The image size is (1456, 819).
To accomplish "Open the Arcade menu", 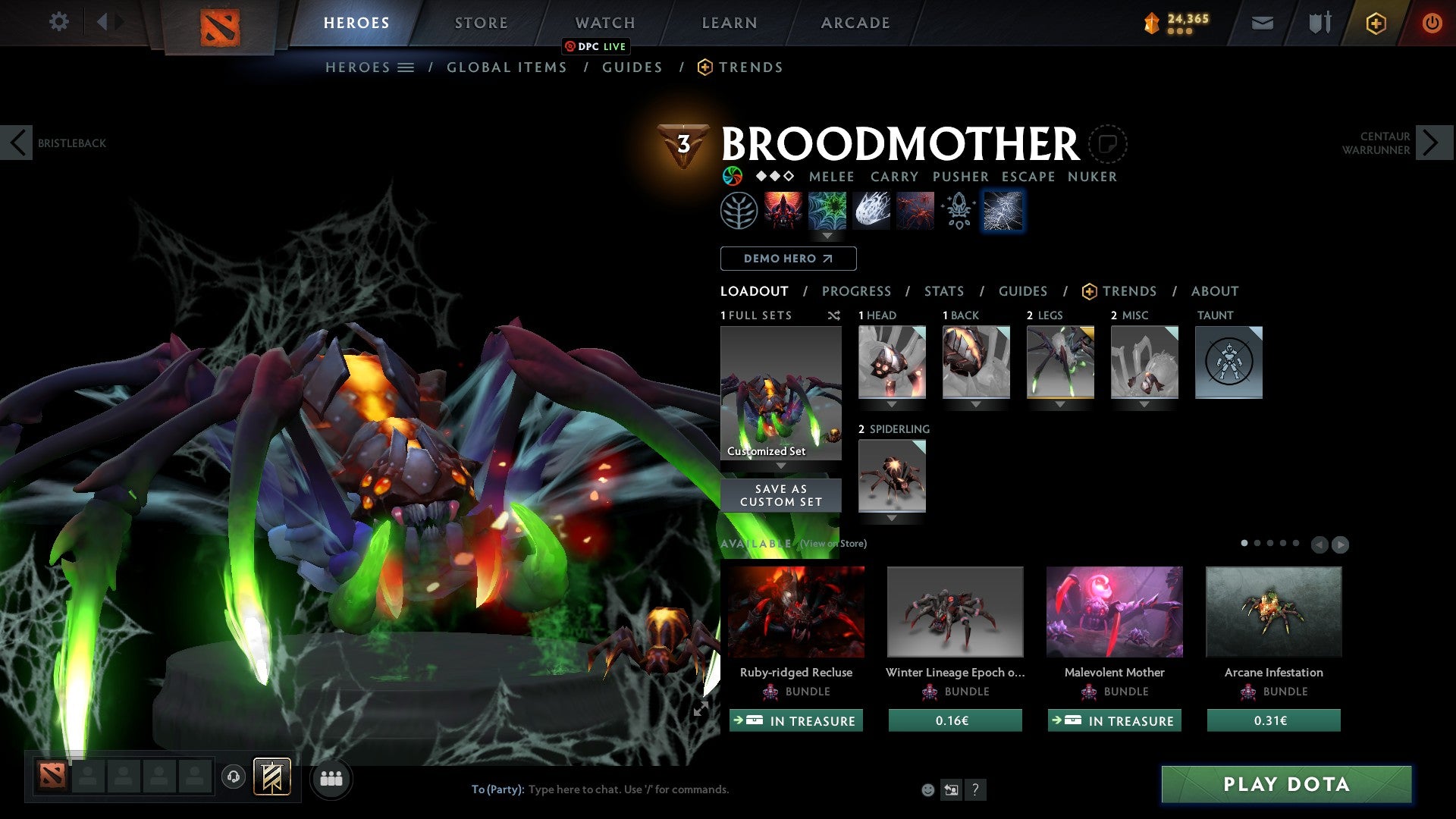I will (855, 22).
